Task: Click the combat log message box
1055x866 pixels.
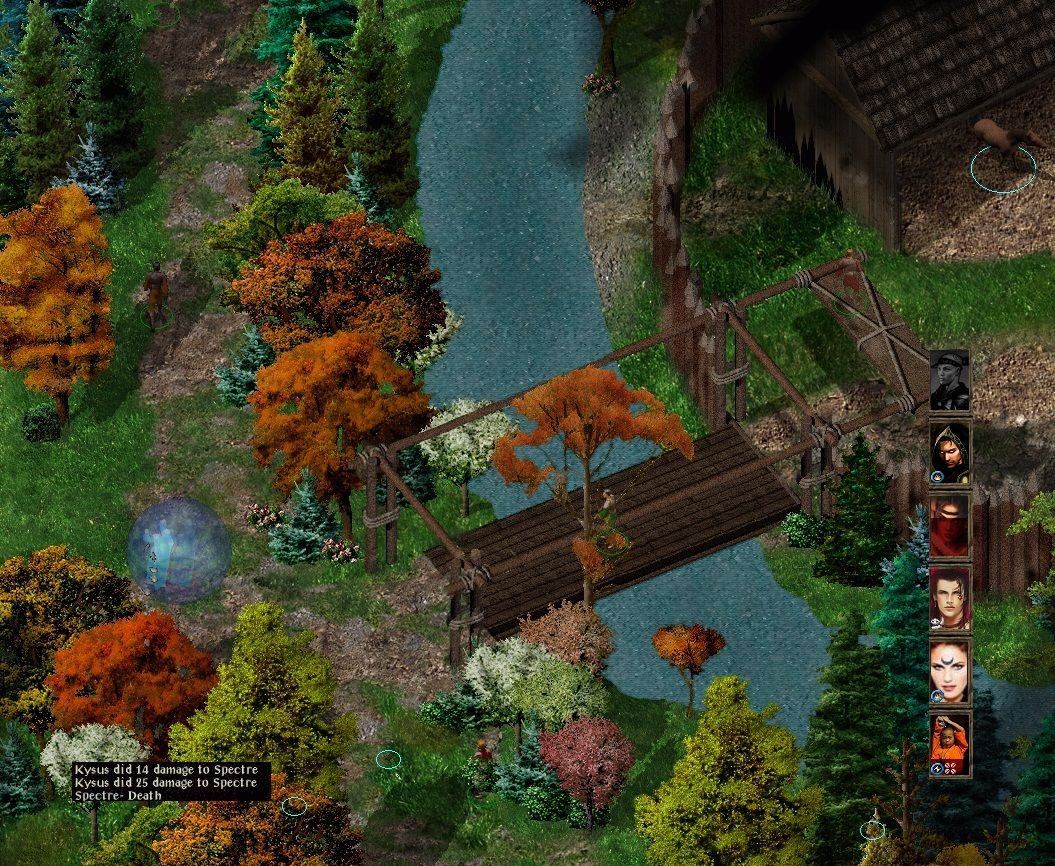Action: coord(171,781)
